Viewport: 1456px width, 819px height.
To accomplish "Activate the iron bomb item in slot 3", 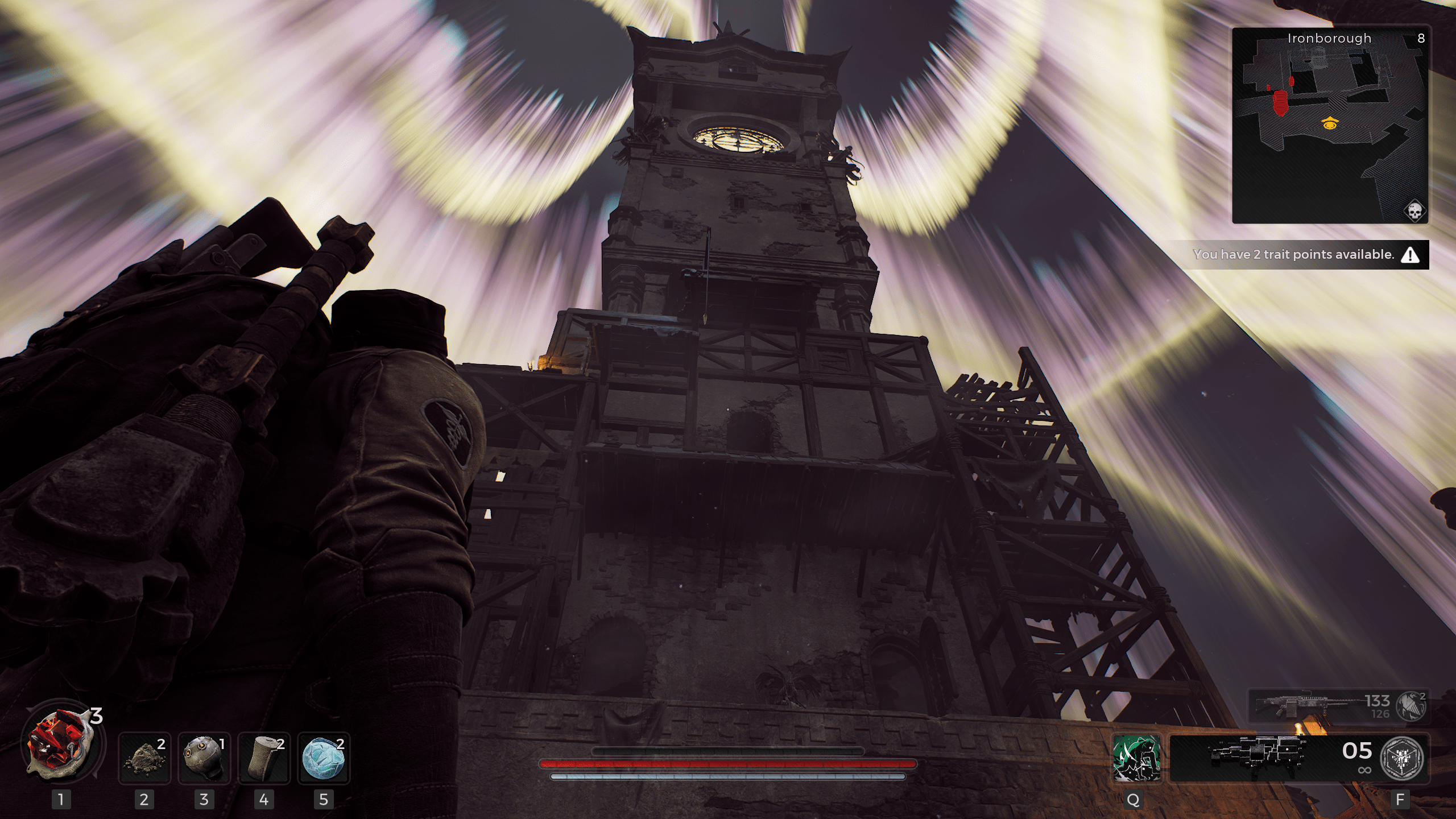I will click(x=205, y=758).
